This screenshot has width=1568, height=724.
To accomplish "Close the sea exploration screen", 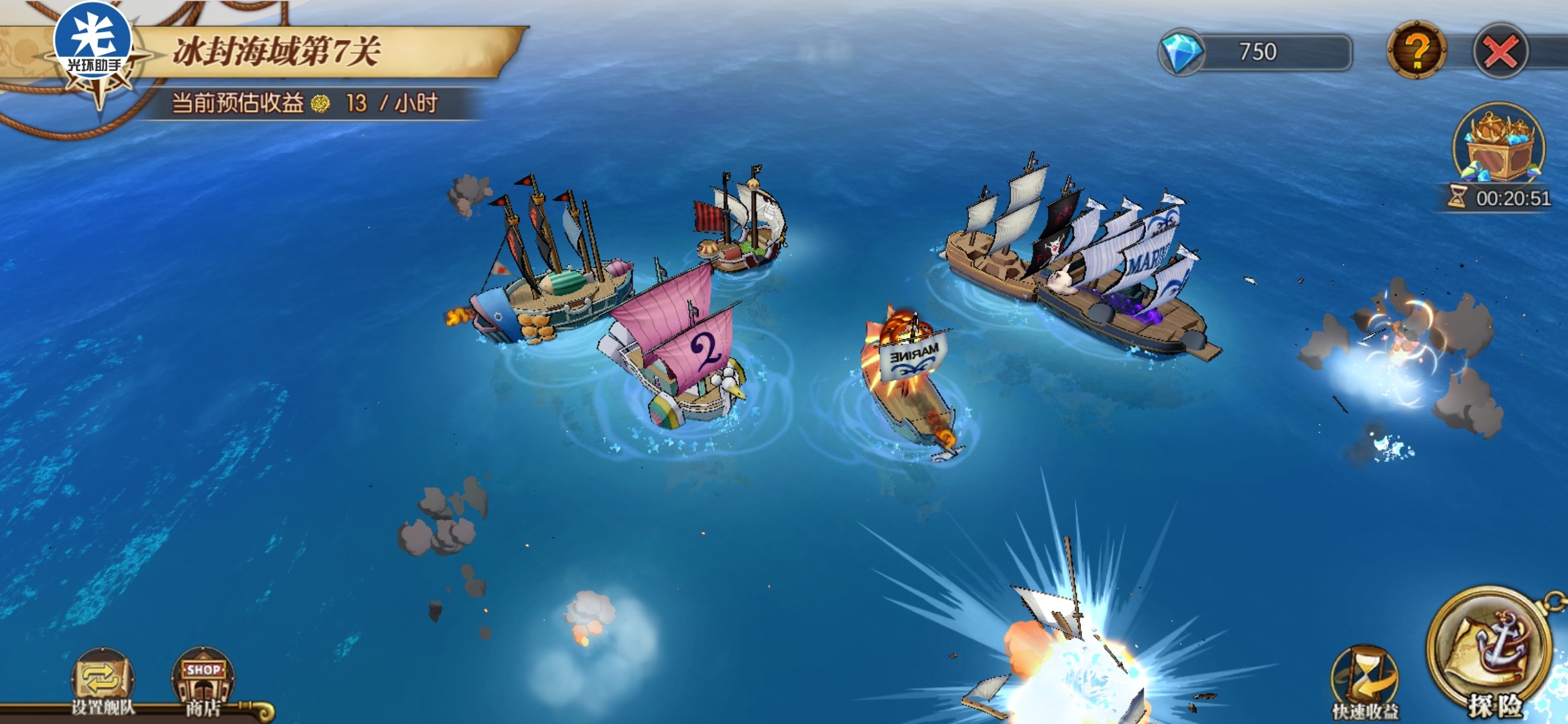I will pos(1500,52).
